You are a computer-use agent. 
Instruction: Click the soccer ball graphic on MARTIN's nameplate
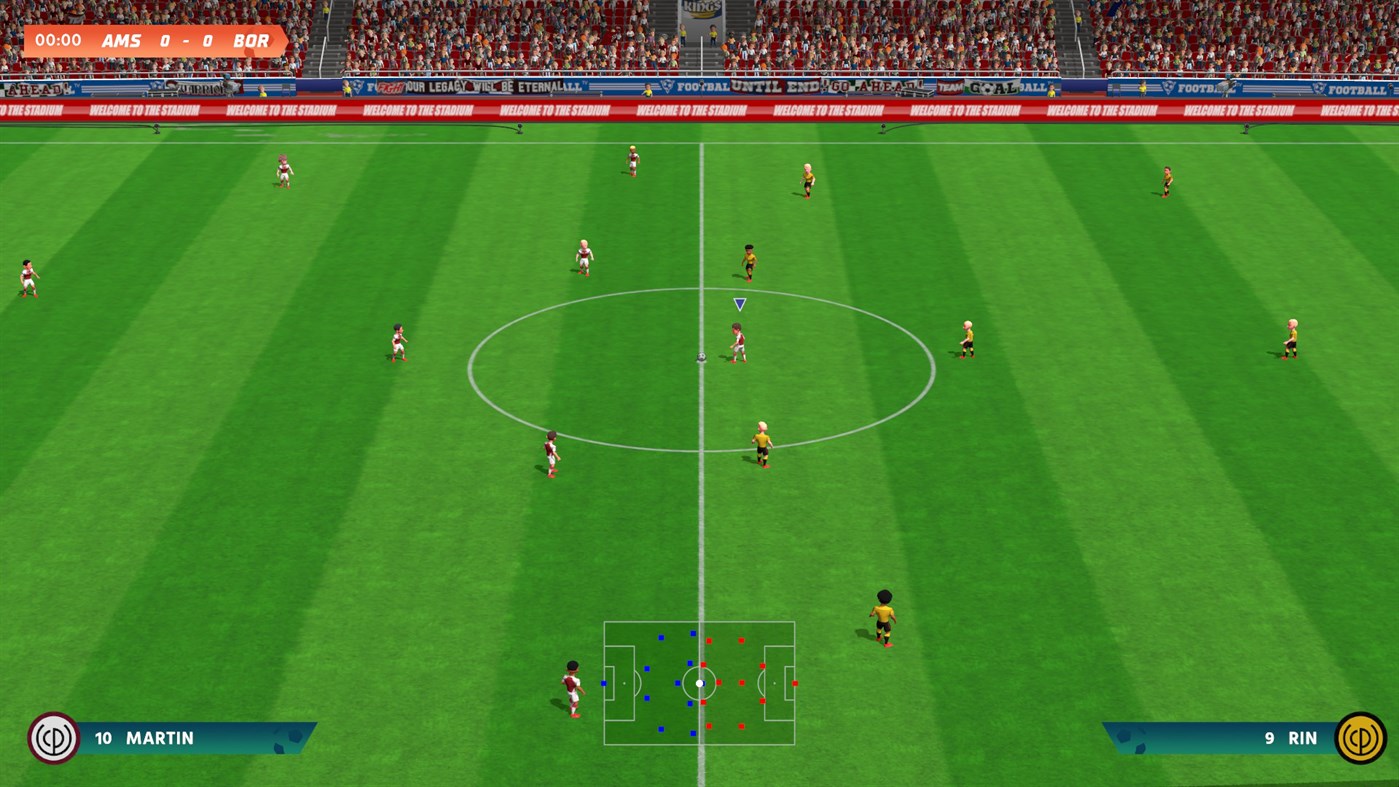[285, 740]
